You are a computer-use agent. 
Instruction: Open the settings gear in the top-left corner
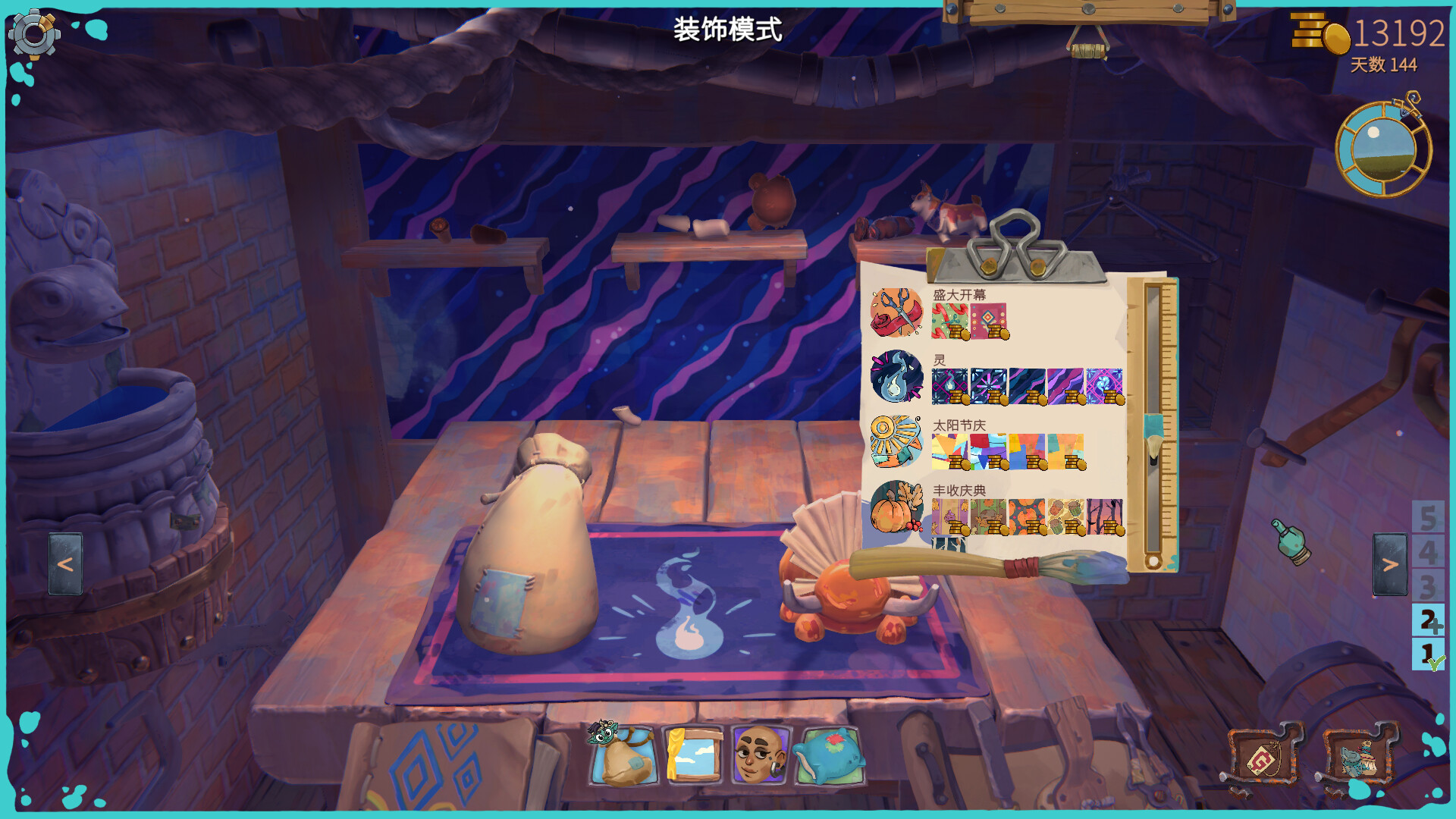34,34
